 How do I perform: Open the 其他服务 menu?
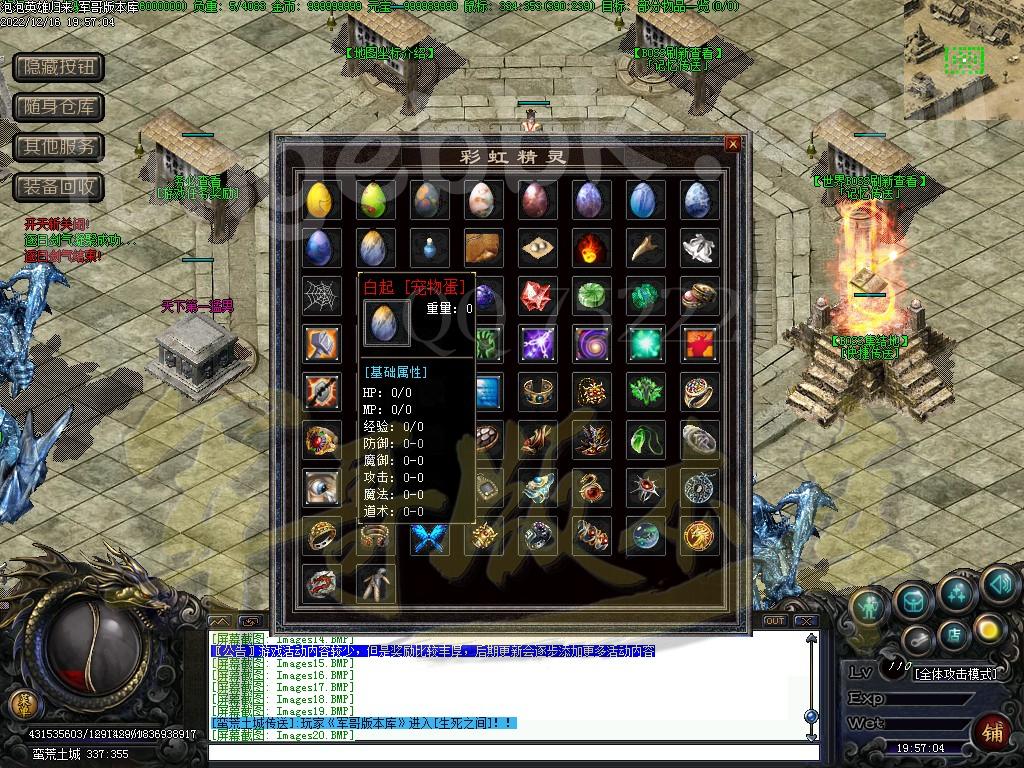(x=59, y=147)
